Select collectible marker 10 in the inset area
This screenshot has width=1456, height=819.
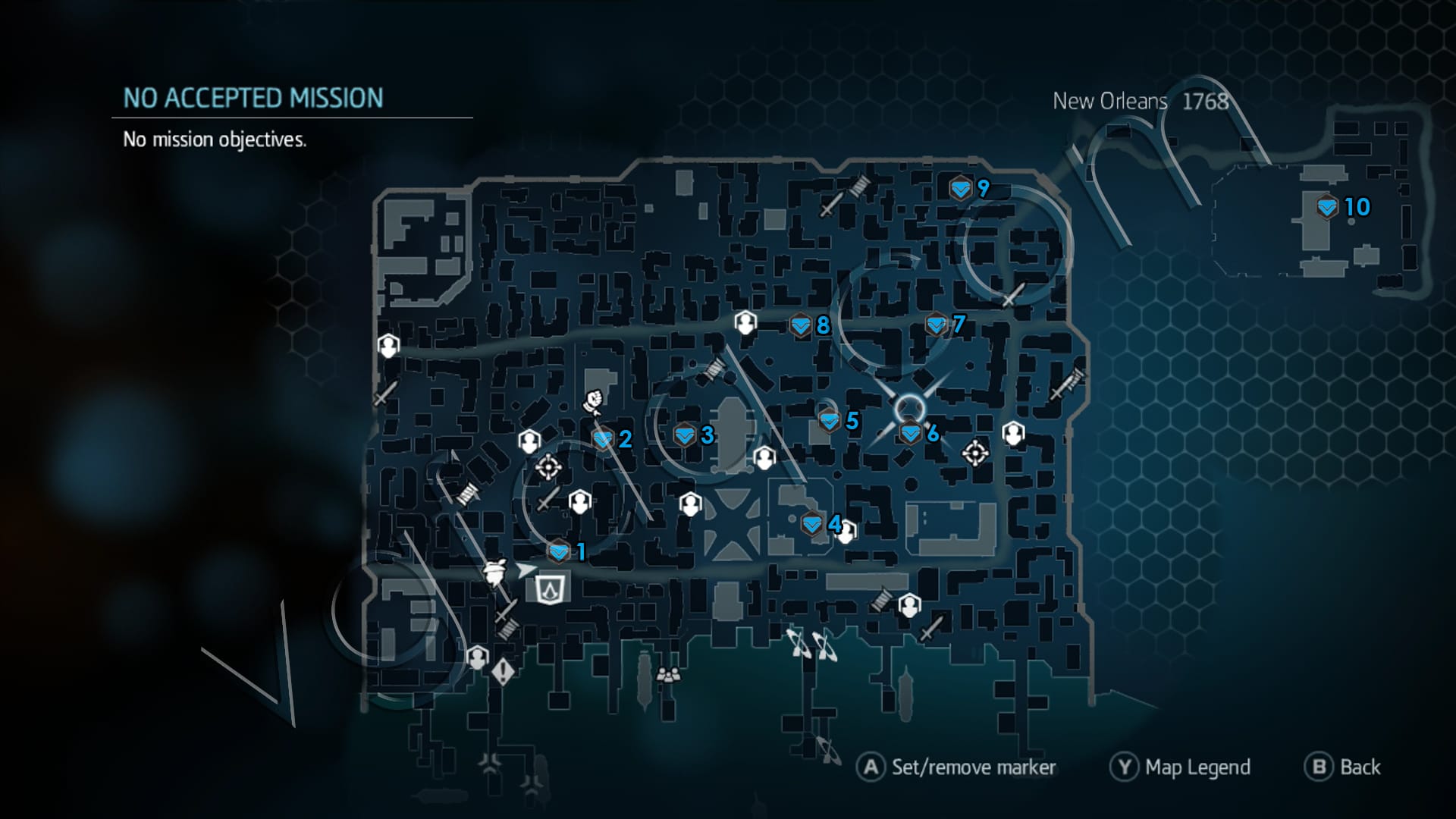pyautogui.click(x=1326, y=206)
